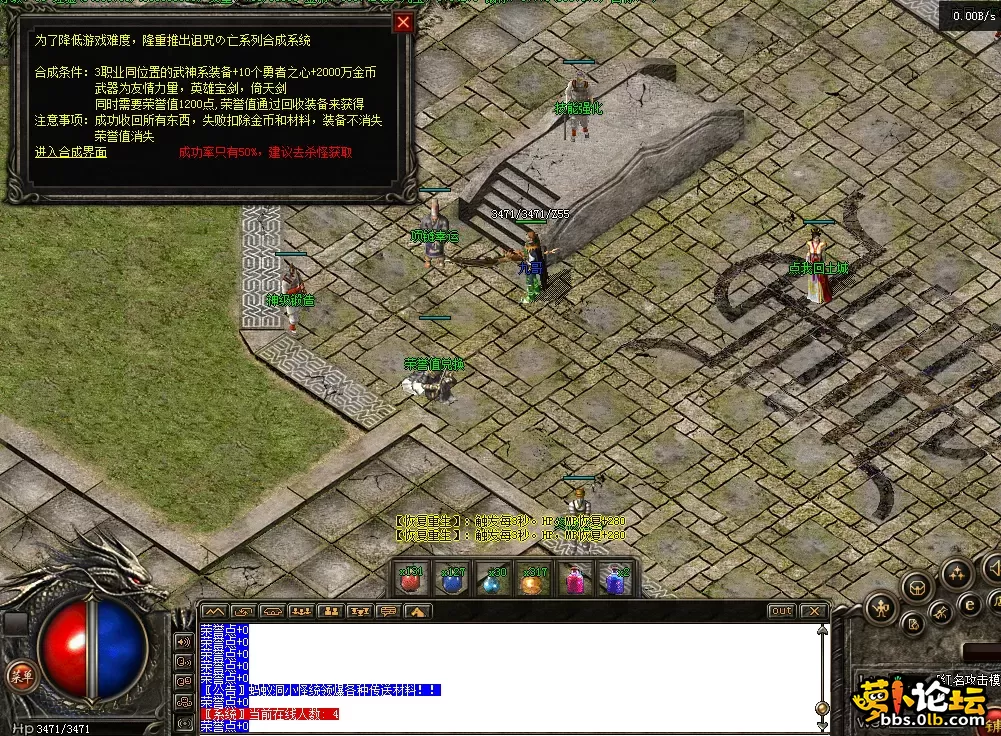This screenshot has width=1001, height=736.
Task: Toggle the sound speaker chat channel button
Action: [x=184, y=641]
